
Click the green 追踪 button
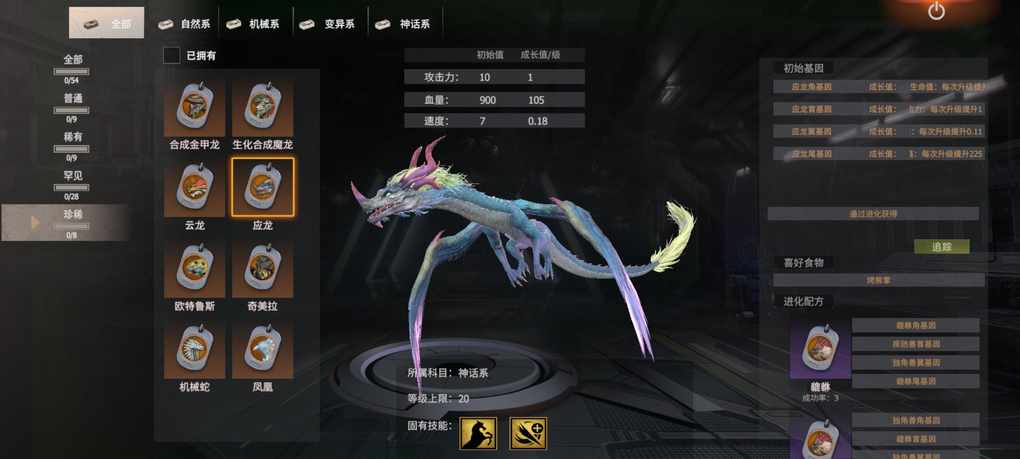coord(941,246)
